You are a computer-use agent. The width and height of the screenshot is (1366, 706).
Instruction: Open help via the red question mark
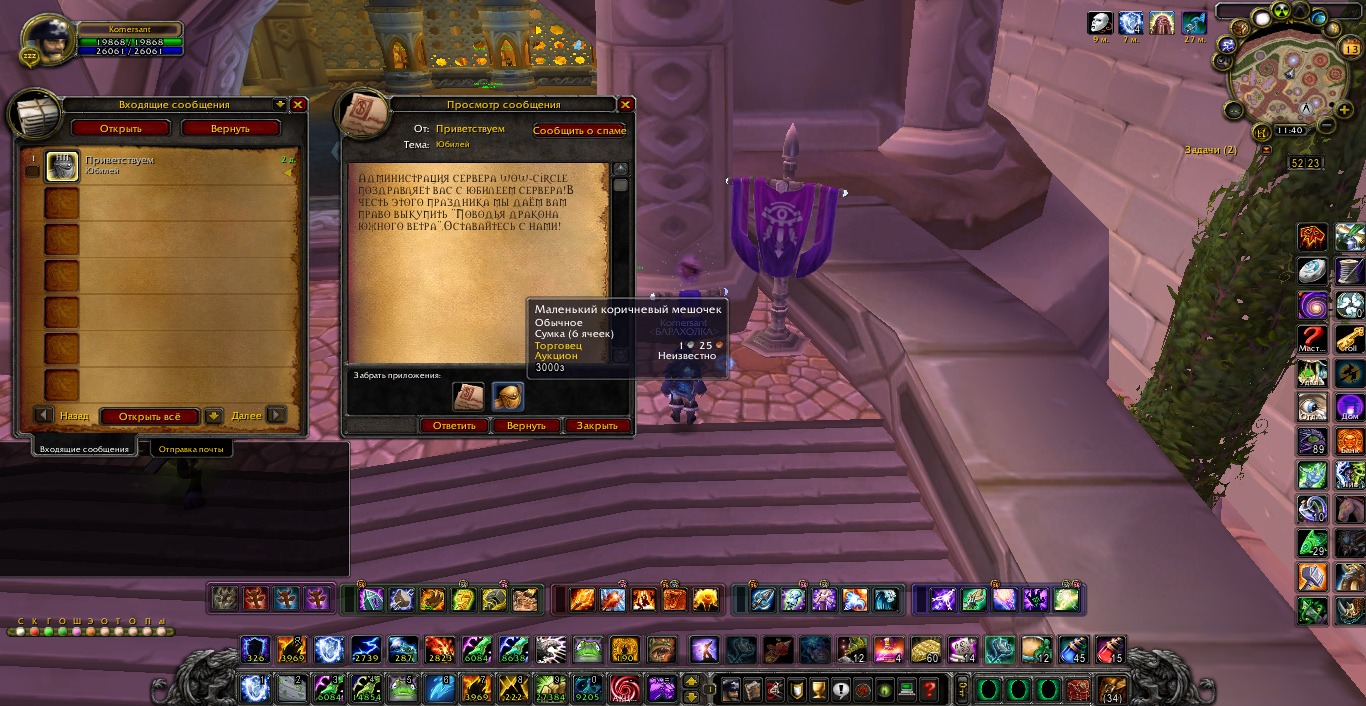click(x=930, y=689)
